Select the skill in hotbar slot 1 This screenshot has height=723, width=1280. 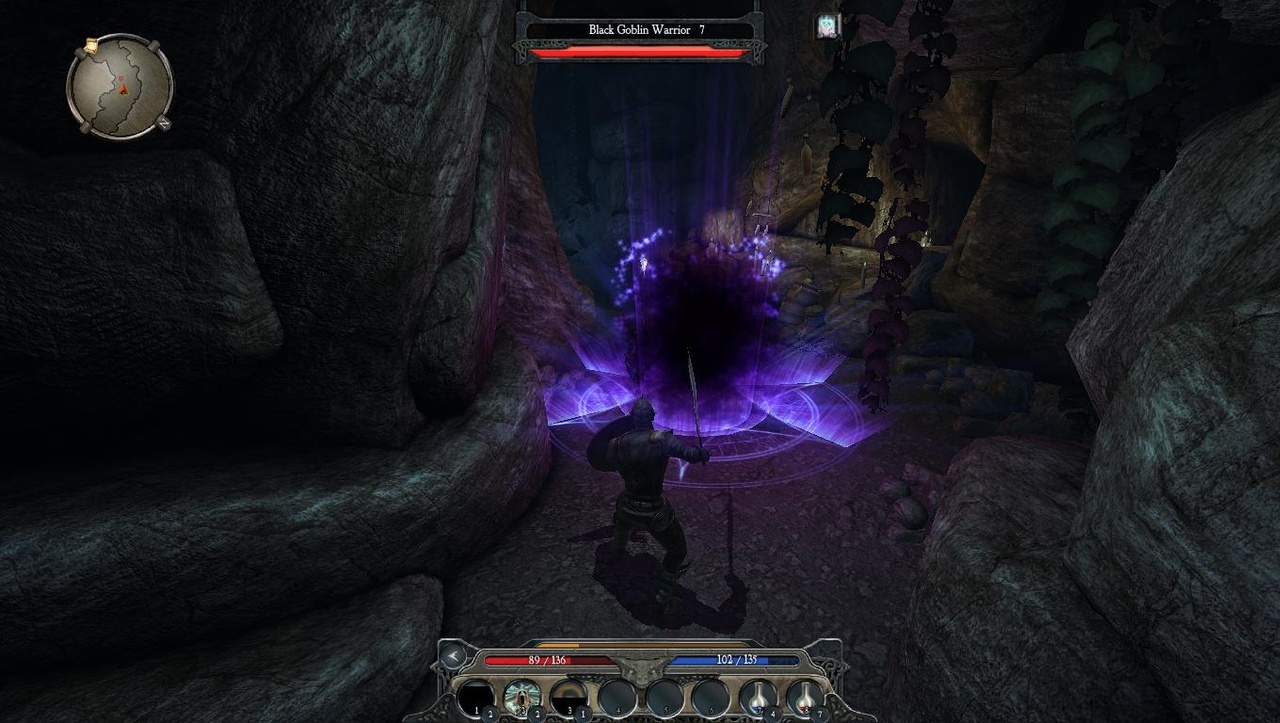point(474,696)
